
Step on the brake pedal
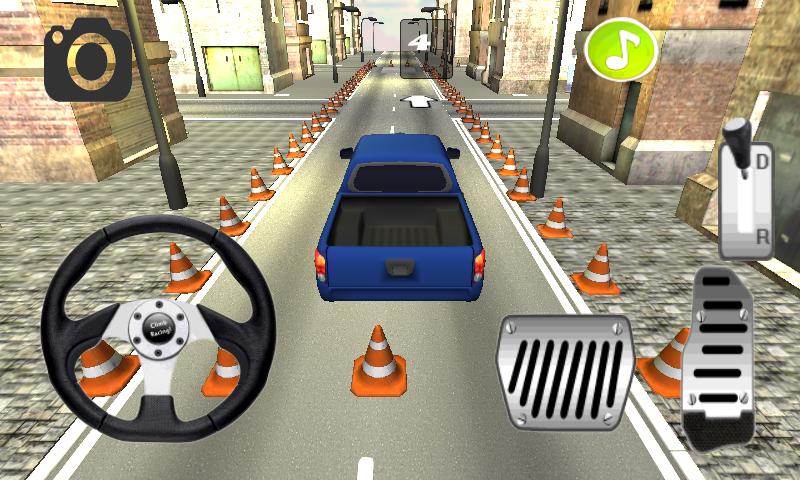point(566,371)
